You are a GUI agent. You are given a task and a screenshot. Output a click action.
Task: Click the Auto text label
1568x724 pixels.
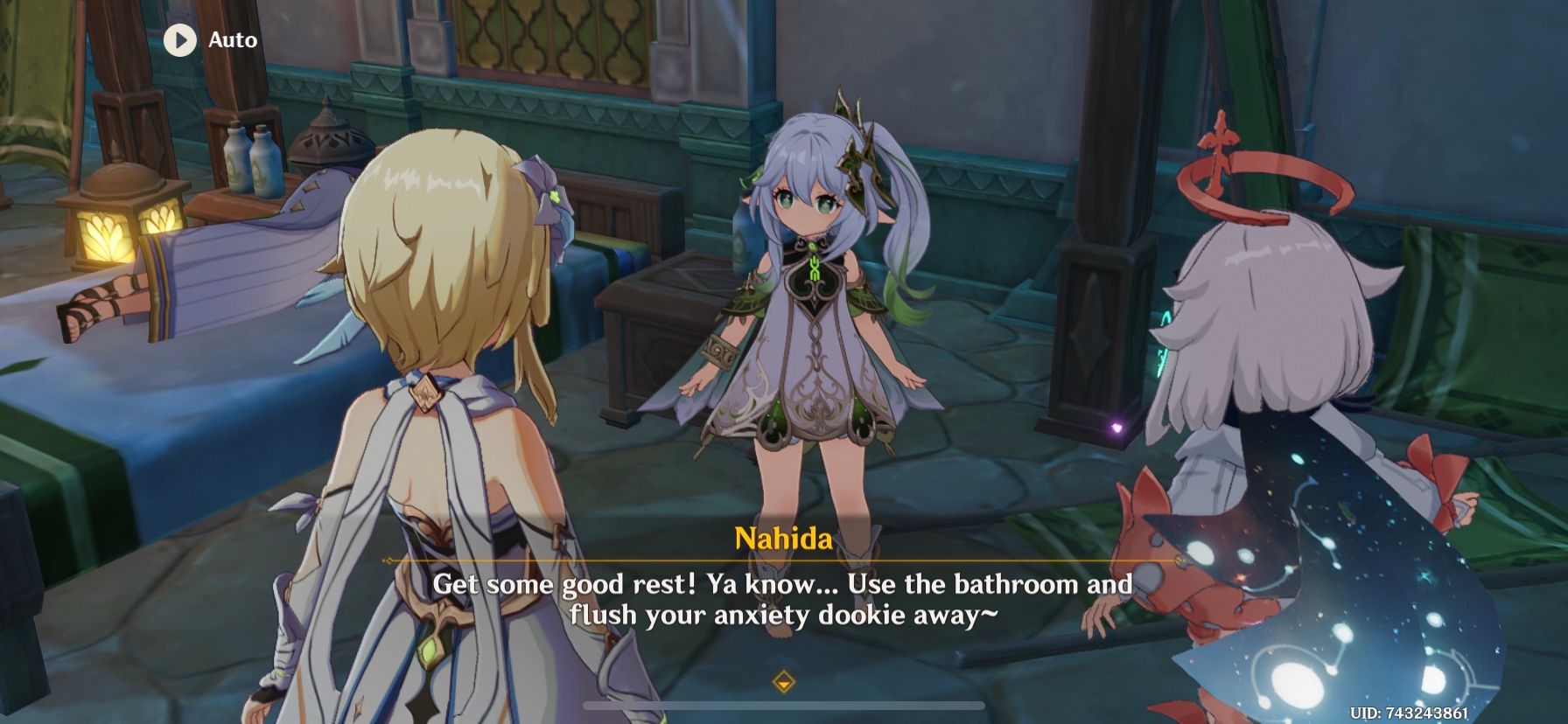click(x=231, y=39)
